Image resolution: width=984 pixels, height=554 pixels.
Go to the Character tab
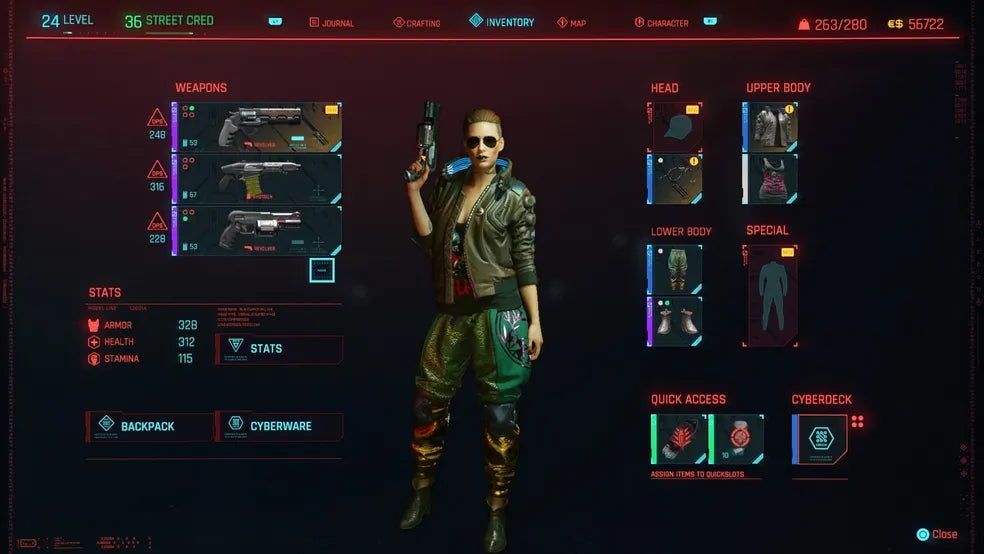click(x=662, y=23)
